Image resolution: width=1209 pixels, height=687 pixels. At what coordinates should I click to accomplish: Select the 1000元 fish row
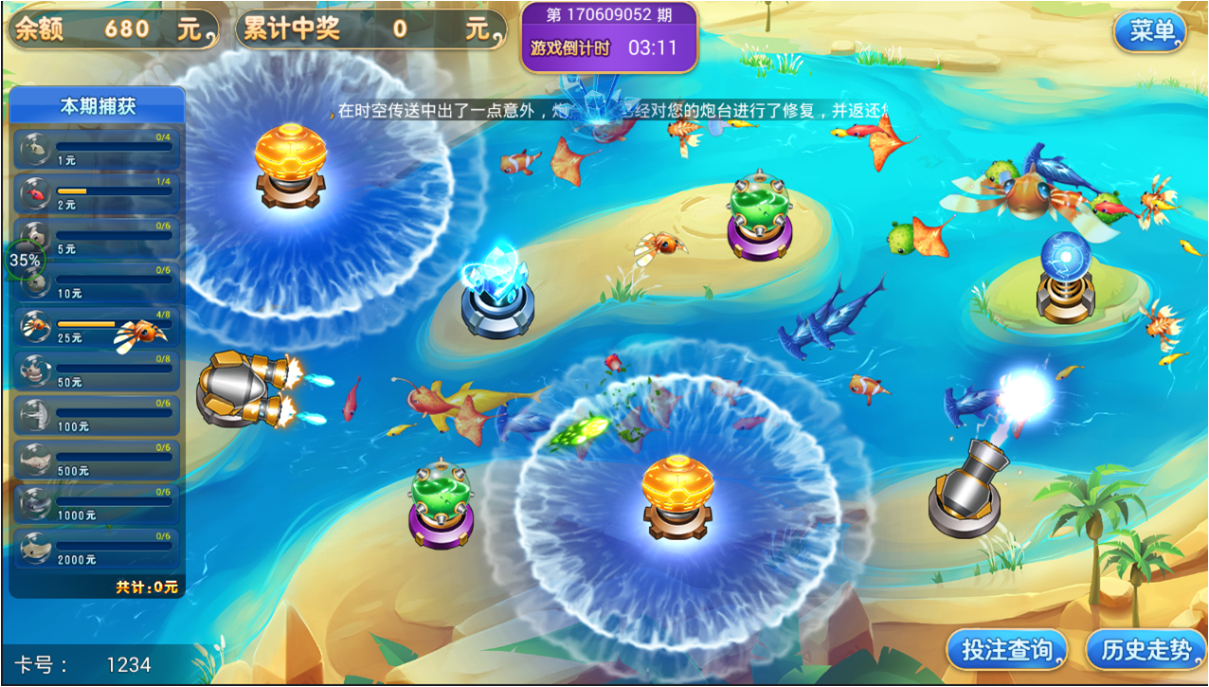(x=97, y=504)
